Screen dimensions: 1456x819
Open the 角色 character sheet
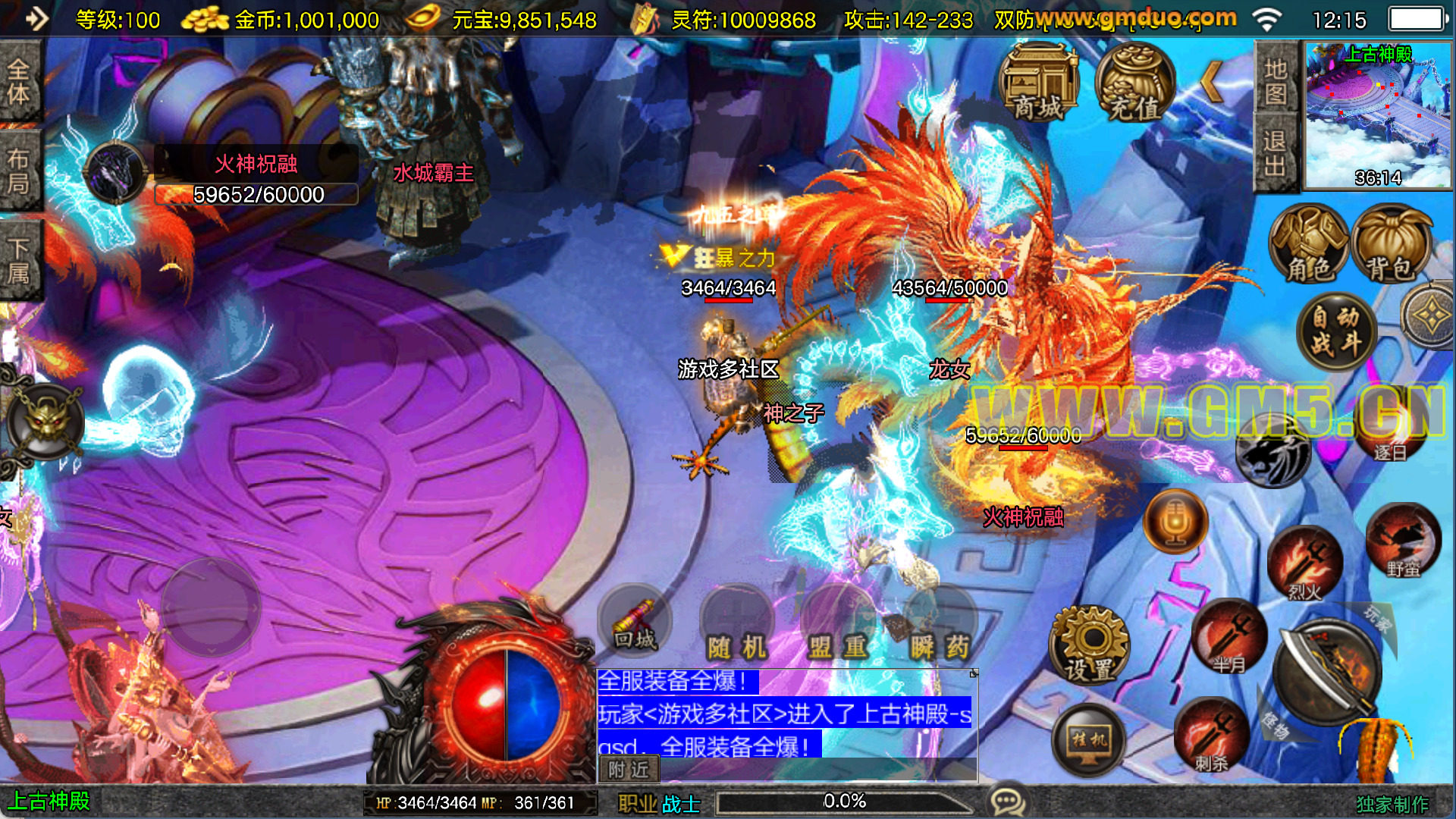coord(1310,244)
